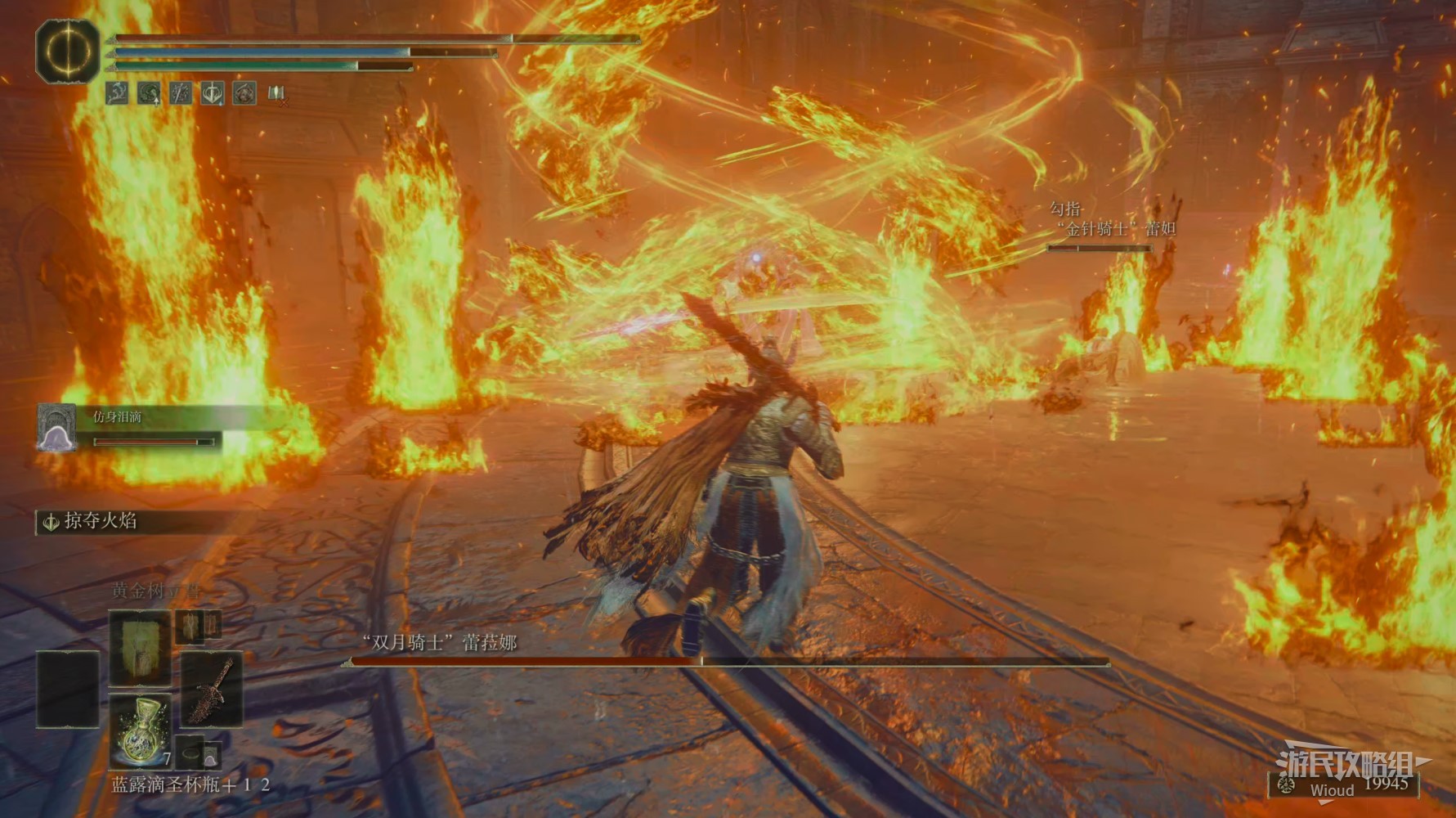Click the empty left-hand armament slot
Screen dimensions: 1456x818
[x=68, y=689]
